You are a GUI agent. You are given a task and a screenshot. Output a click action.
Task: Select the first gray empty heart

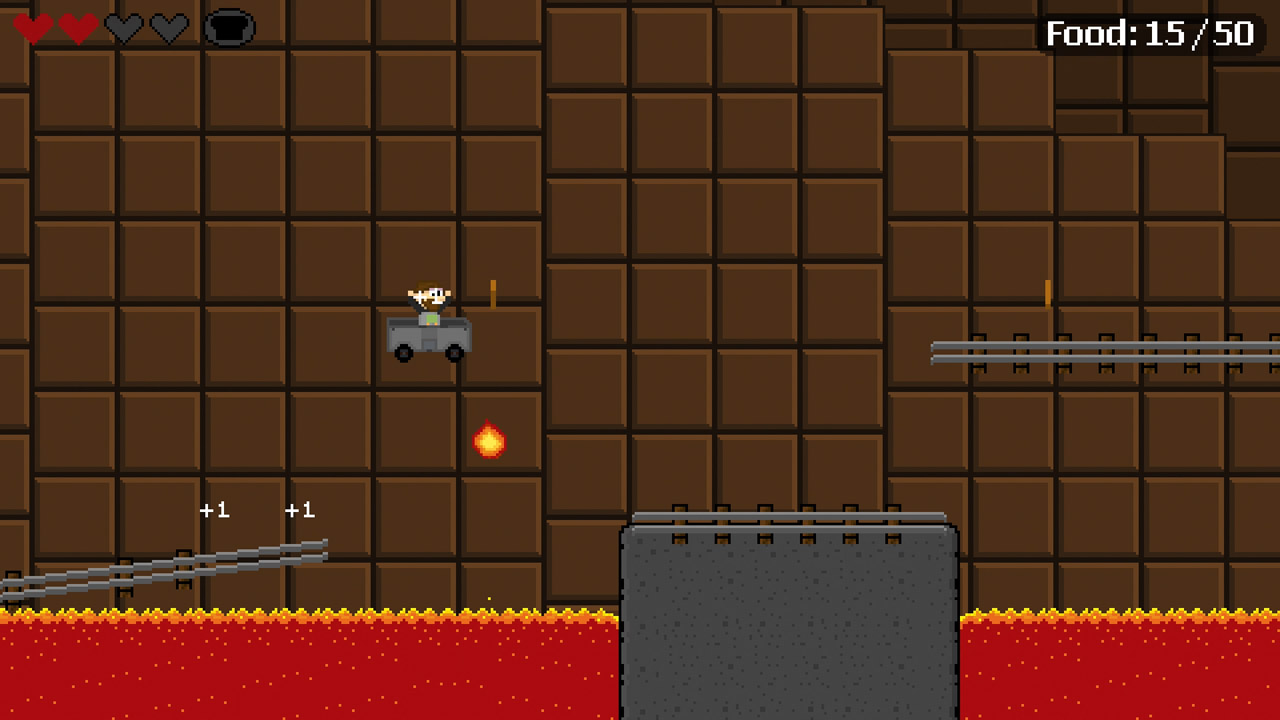[x=123, y=28]
